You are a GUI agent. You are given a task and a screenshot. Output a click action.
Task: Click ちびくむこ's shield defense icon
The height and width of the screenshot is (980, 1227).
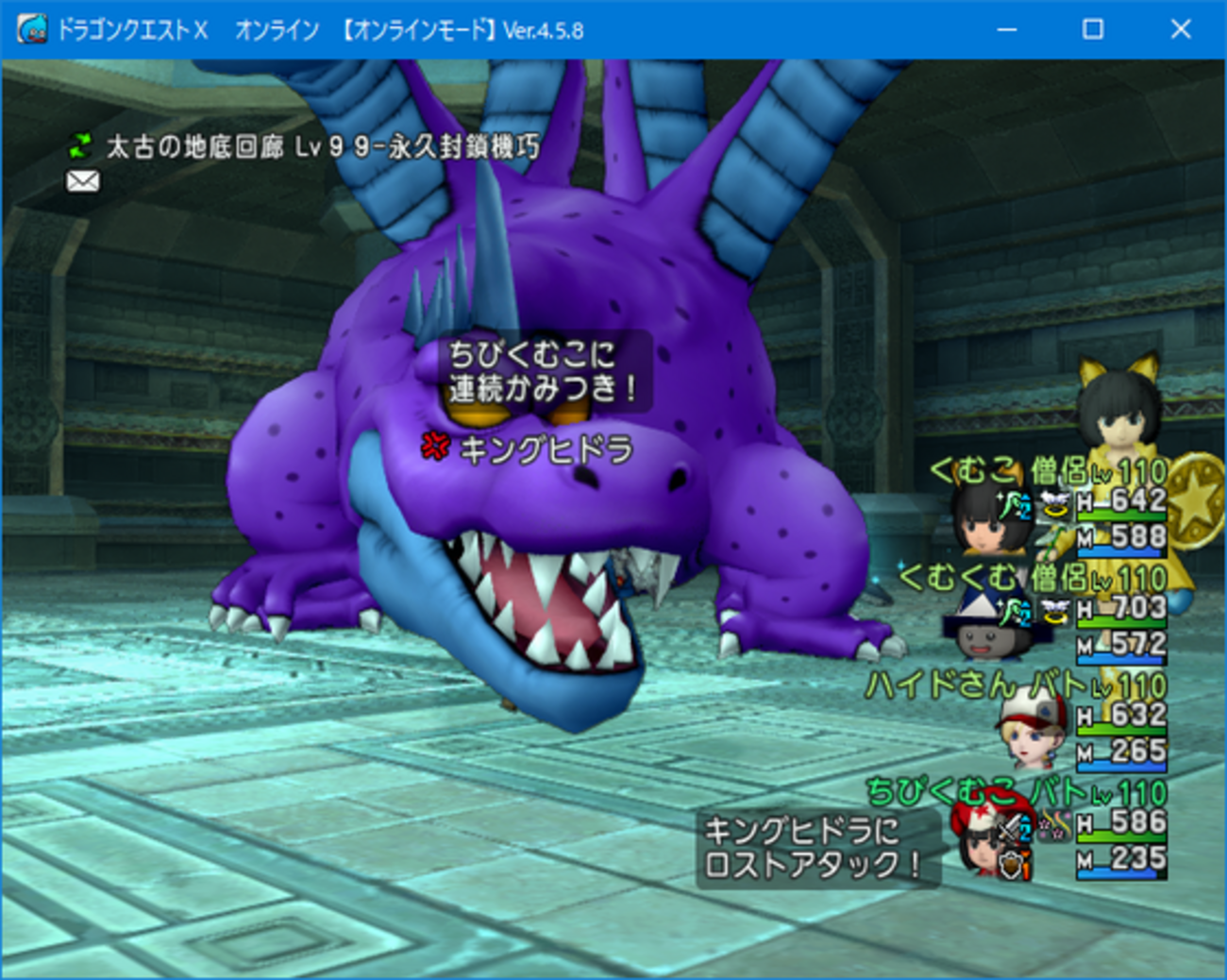1010,865
